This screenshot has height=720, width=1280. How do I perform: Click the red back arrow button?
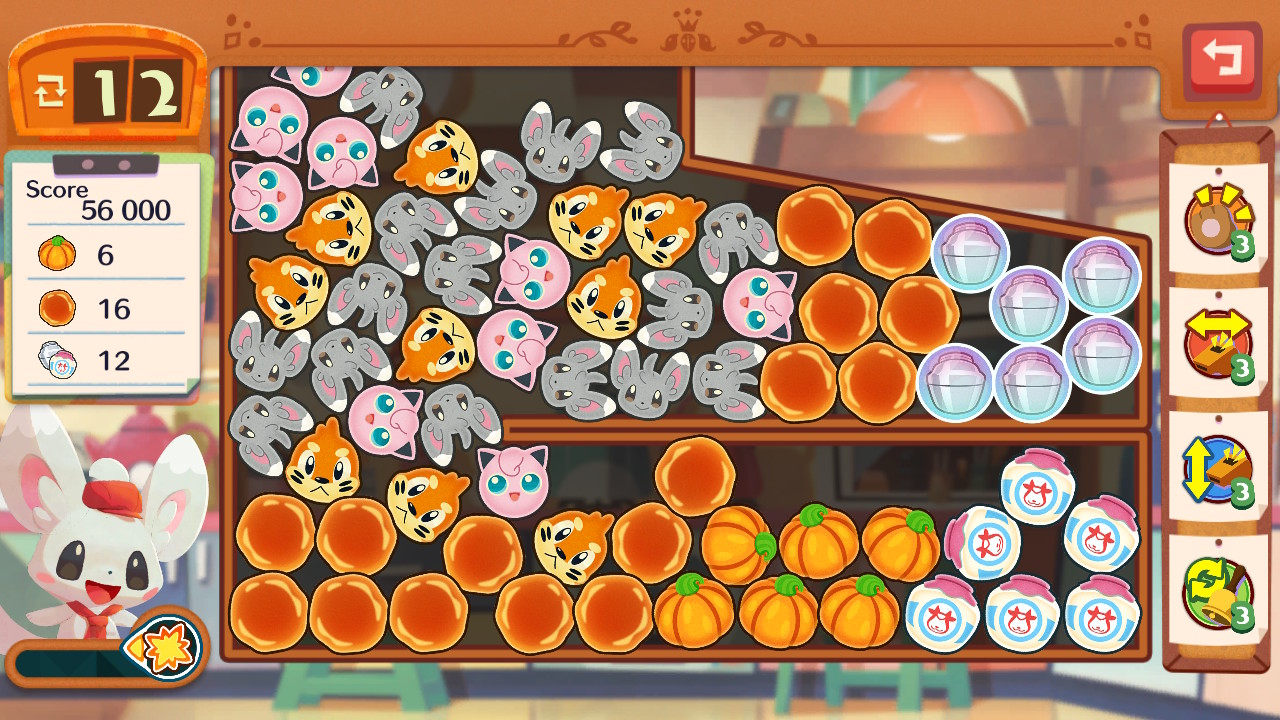click(1221, 60)
